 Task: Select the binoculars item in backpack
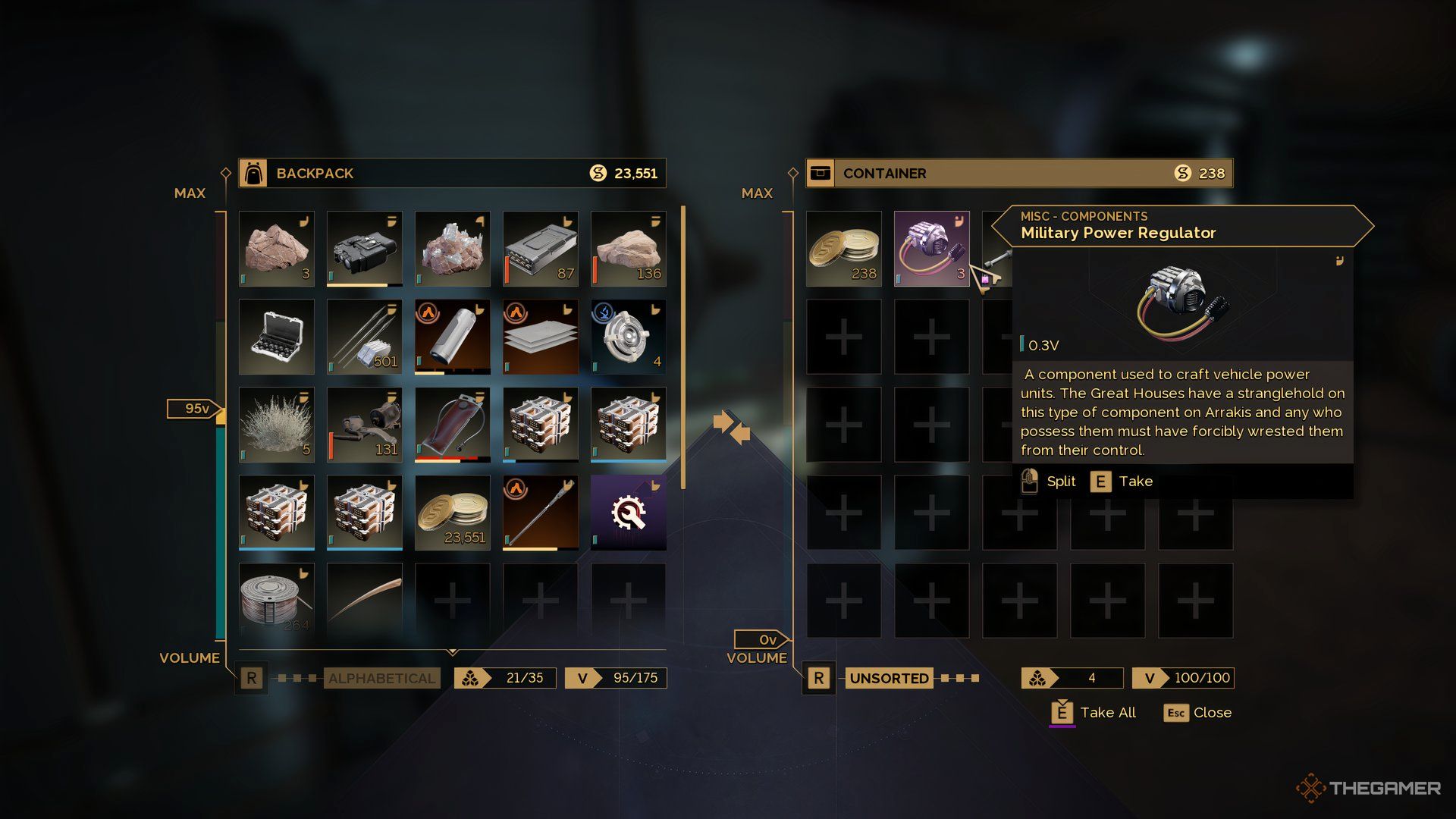pyautogui.click(x=364, y=249)
